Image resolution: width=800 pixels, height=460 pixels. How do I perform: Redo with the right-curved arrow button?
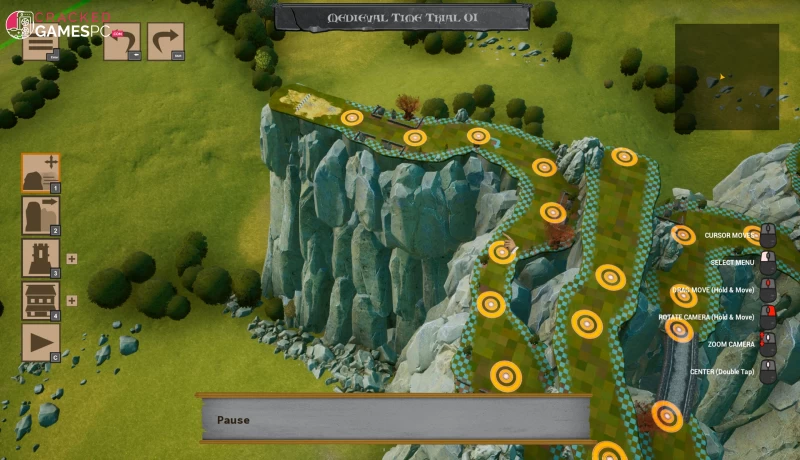tap(166, 43)
